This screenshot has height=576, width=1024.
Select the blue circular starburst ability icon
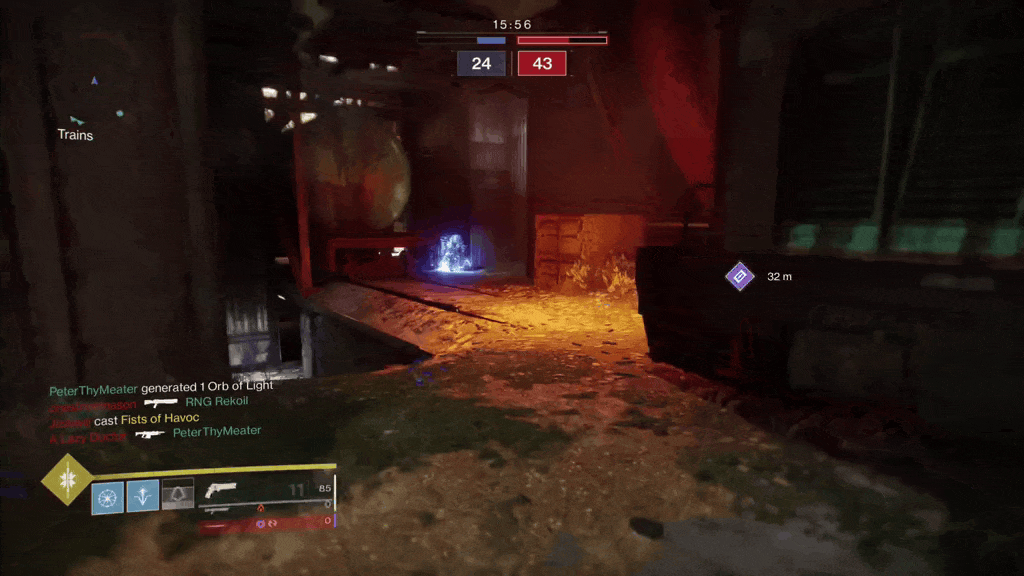point(108,496)
